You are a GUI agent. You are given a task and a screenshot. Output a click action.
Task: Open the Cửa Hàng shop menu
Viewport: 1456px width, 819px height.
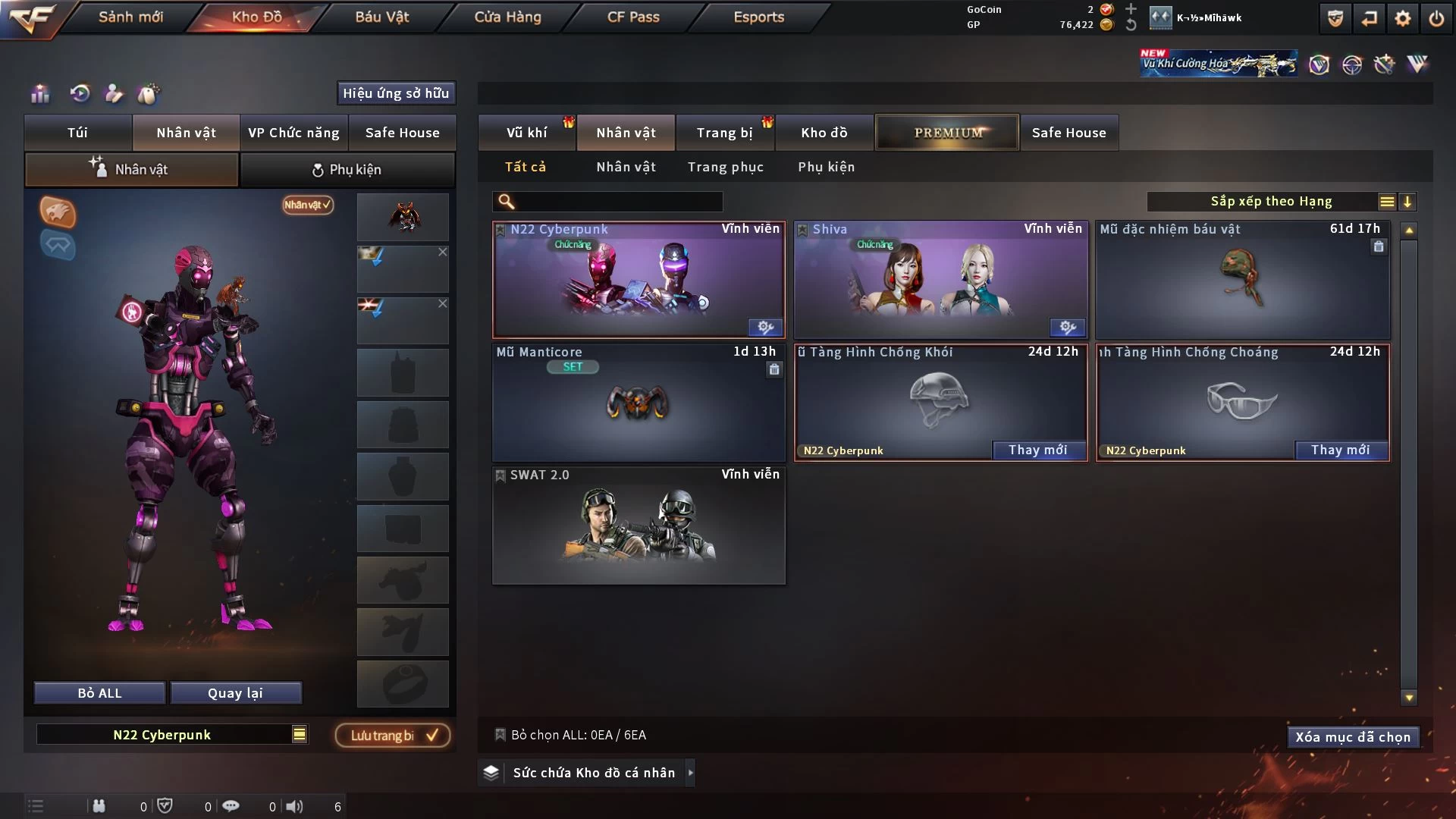(x=507, y=17)
